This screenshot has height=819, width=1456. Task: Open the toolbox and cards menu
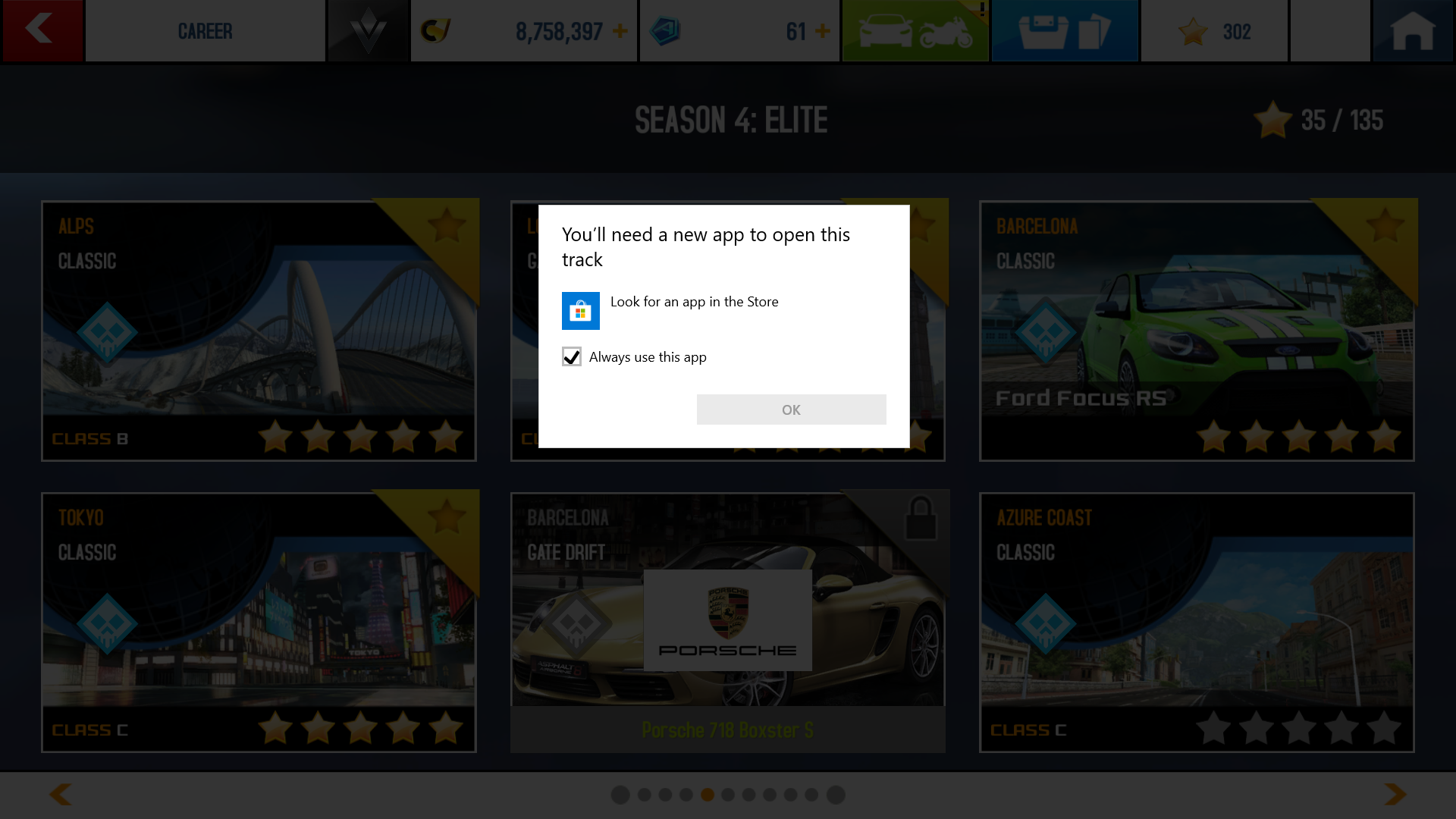(x=1065, y=30)
